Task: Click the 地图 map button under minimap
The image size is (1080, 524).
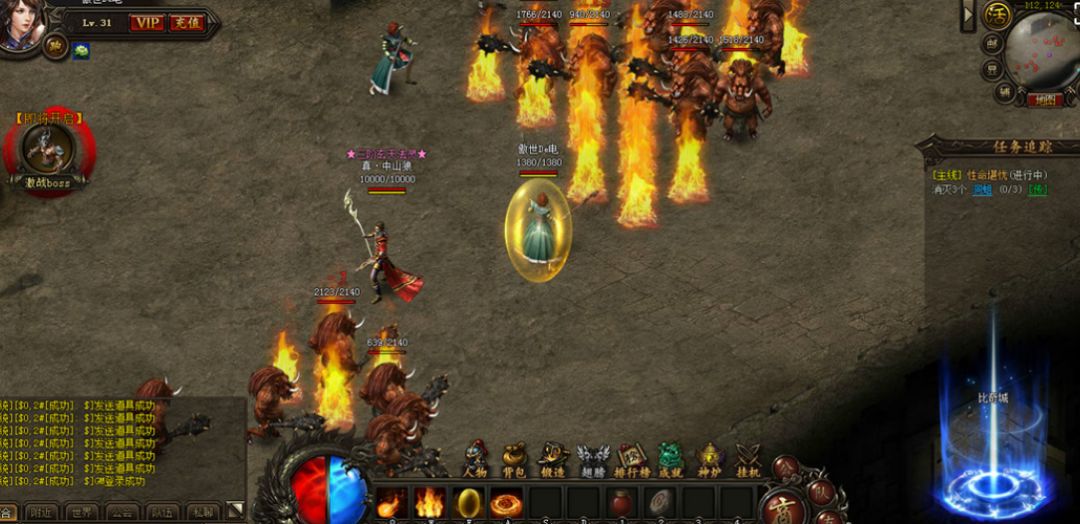Action: coord(1046,100)
